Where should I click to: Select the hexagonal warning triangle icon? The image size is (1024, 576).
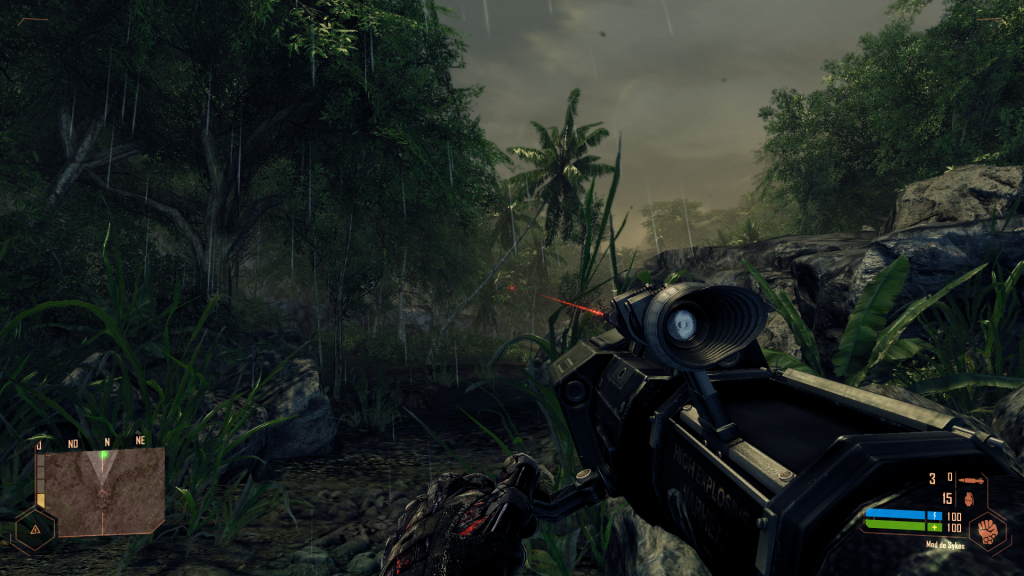pos(36,529)
